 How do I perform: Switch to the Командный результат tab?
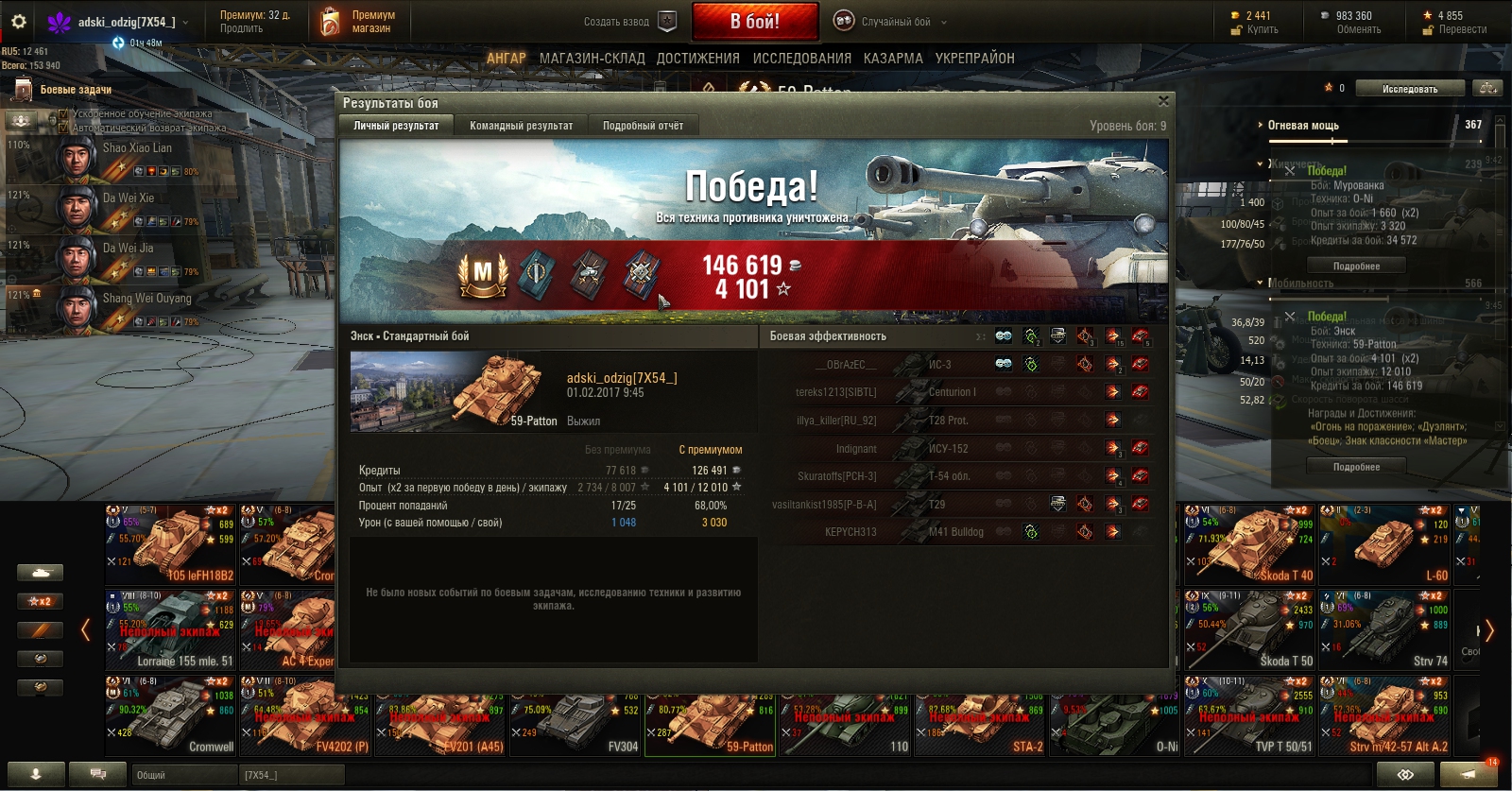tap(521, 126)
